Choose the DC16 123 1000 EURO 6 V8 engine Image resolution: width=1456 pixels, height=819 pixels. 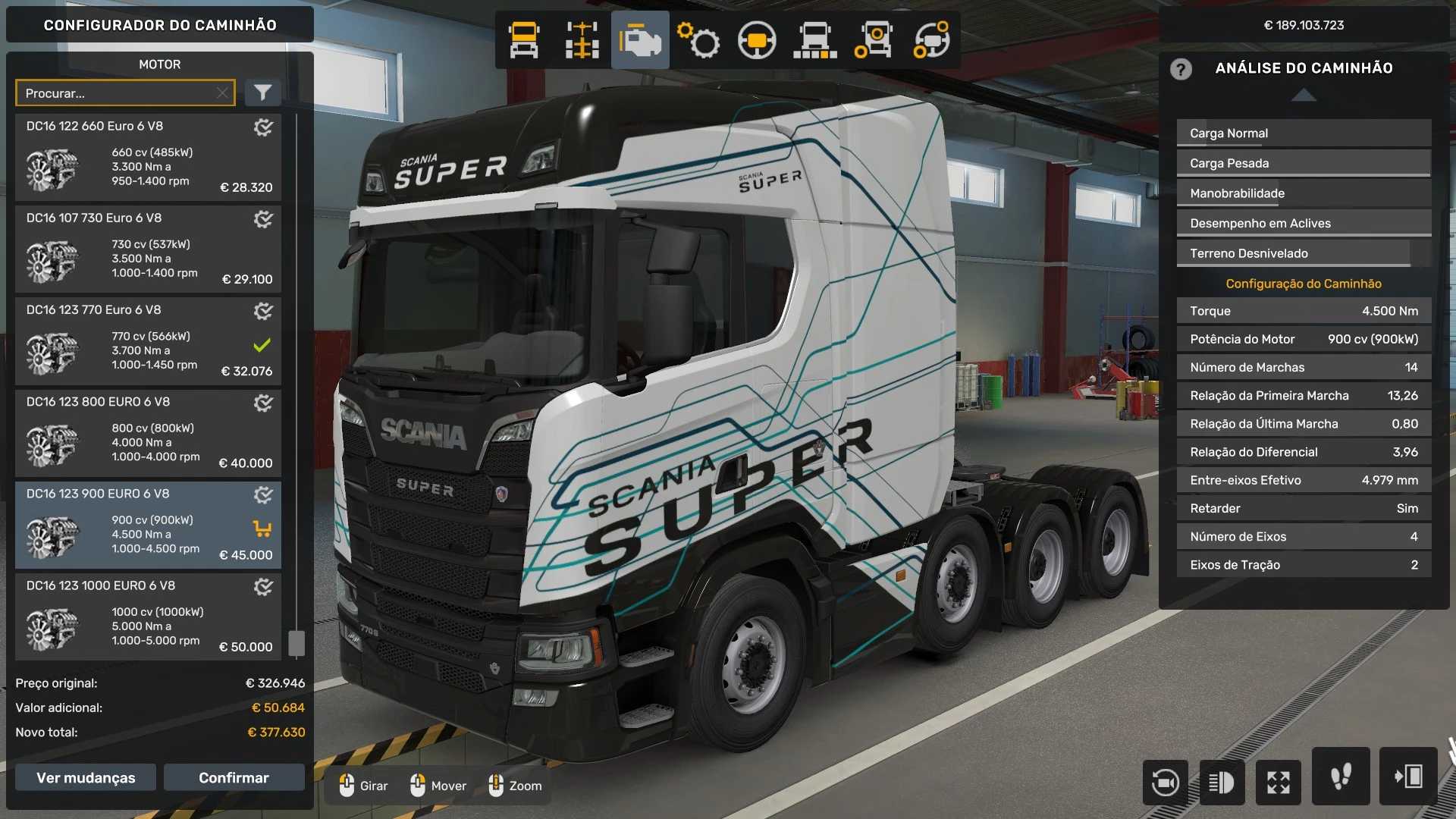[x=148, y=617]
